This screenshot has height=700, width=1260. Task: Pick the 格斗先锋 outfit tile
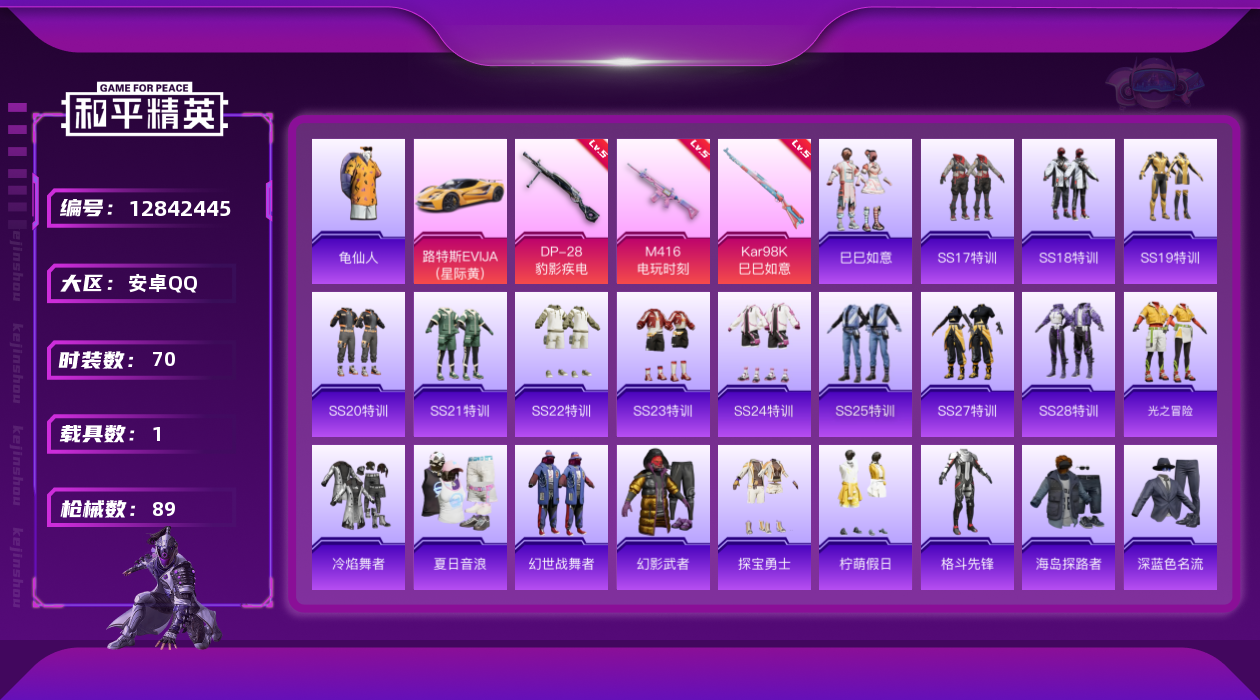coord(967,517)
